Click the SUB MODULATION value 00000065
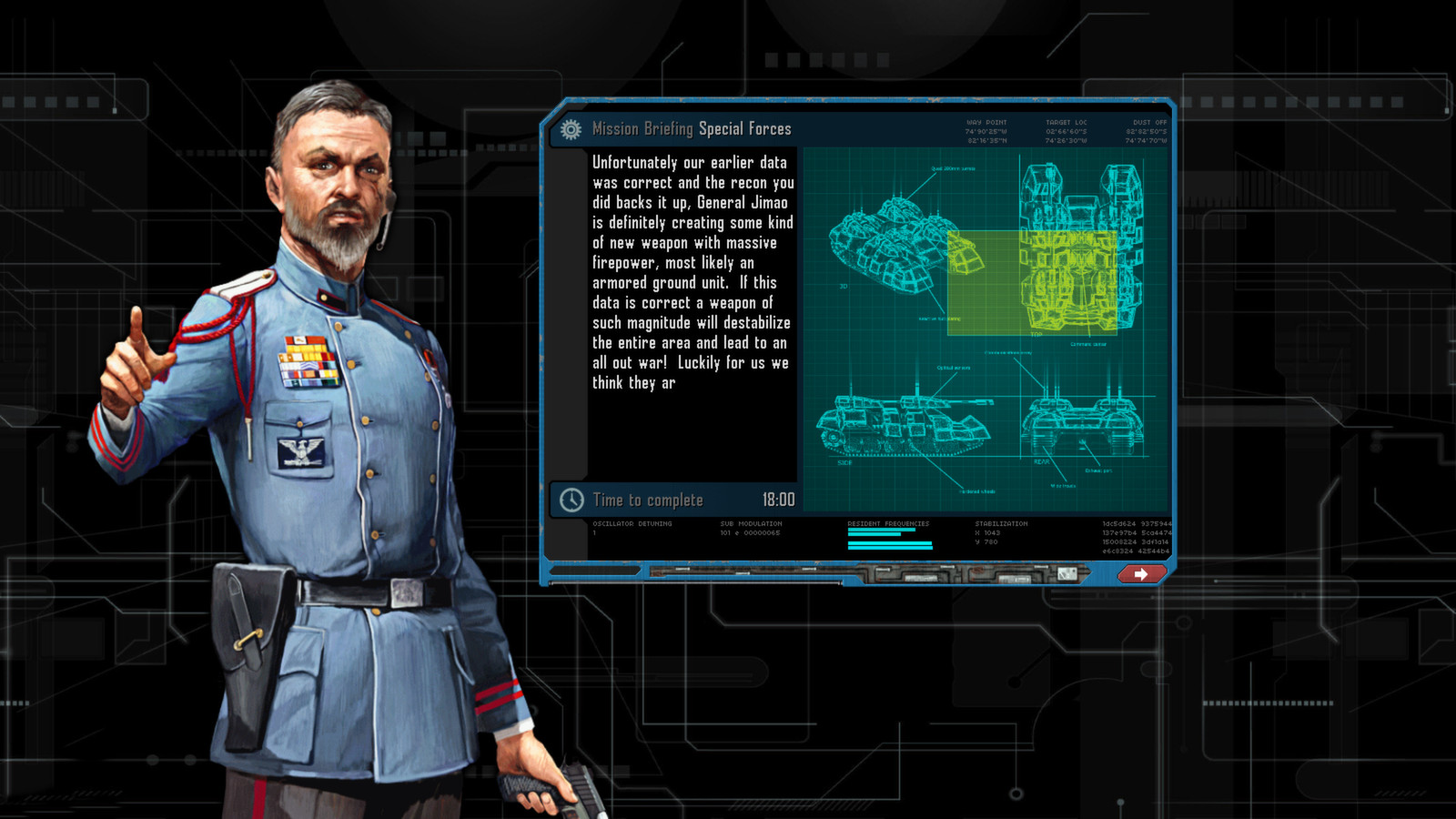This screenshot has height=819, width=1456. pyautogui.click(x=751, y=531)
